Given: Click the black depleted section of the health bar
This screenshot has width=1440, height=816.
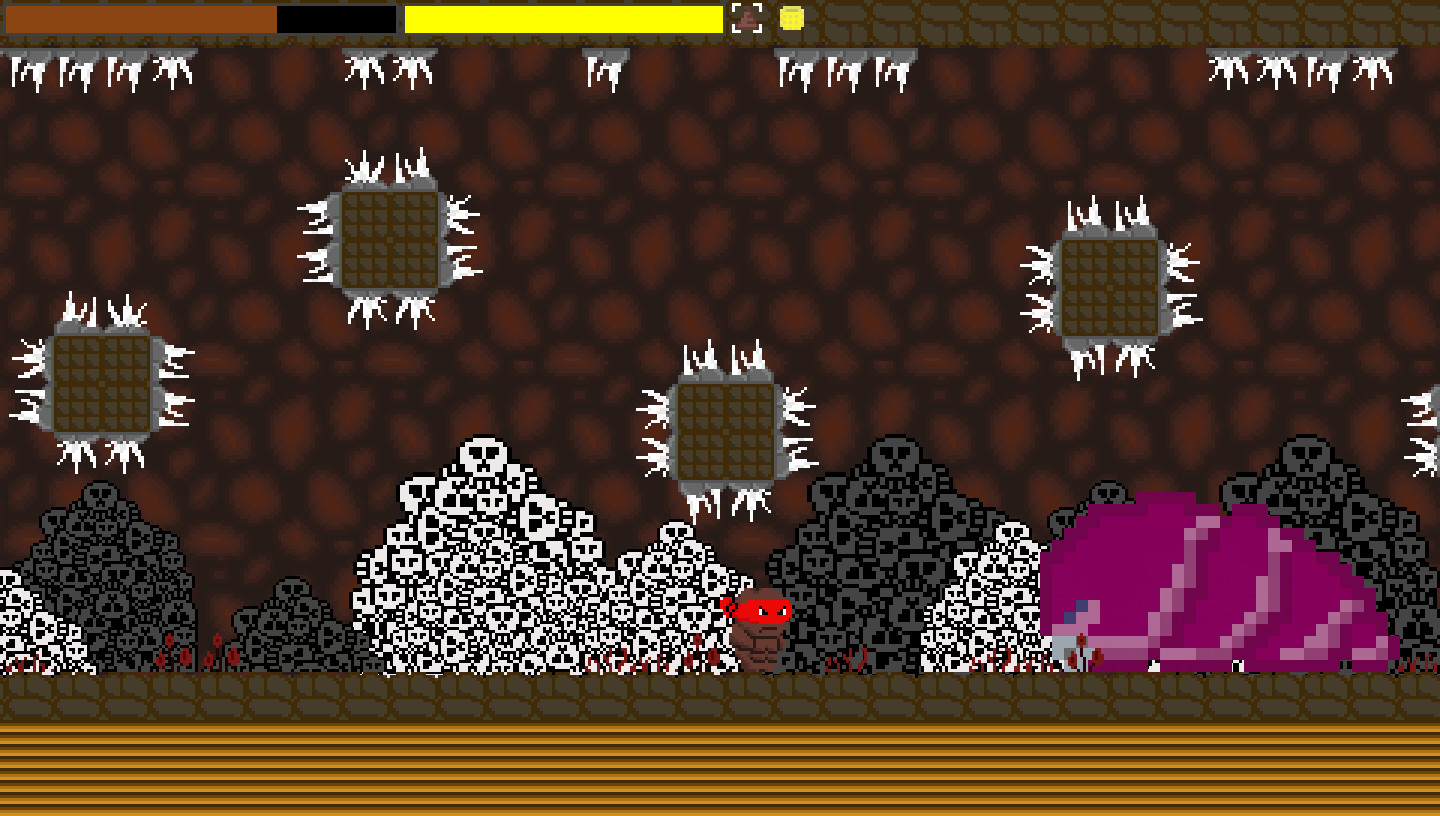Looking at the screenshot, I should tap(335, 18).
